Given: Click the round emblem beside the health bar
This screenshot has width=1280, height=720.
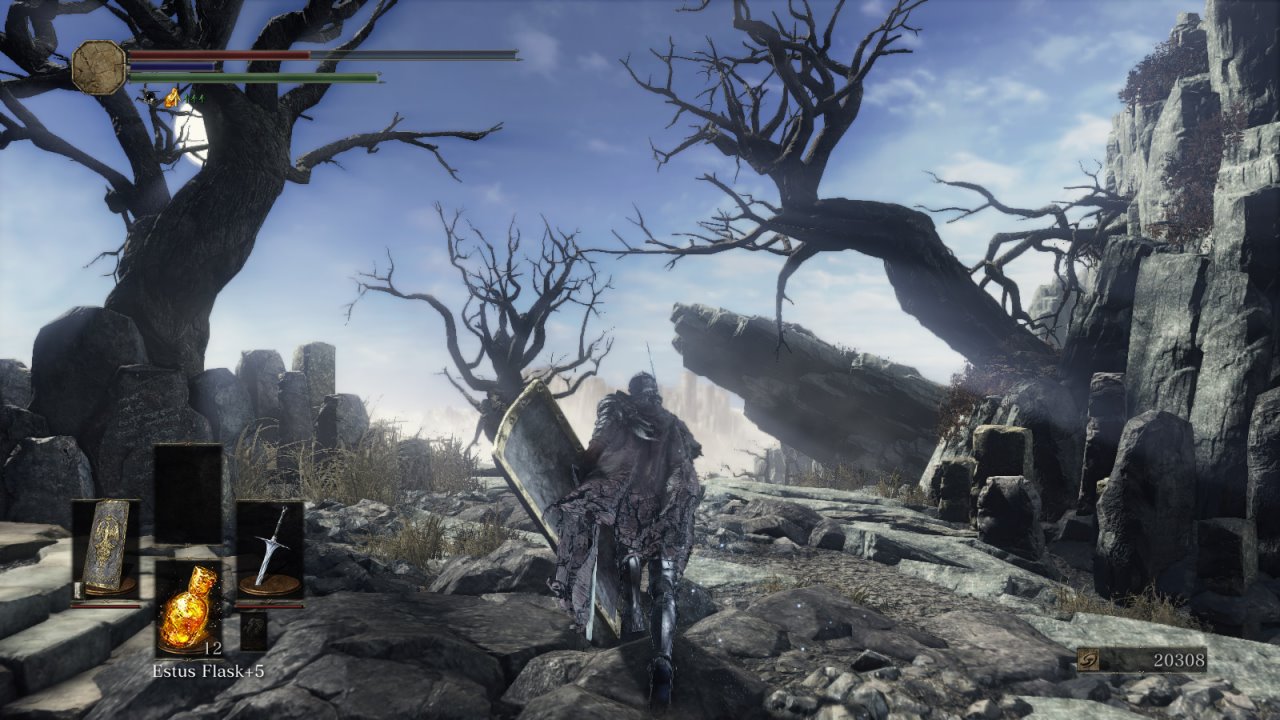Looking at the screenshot, I should click(99, 67).
